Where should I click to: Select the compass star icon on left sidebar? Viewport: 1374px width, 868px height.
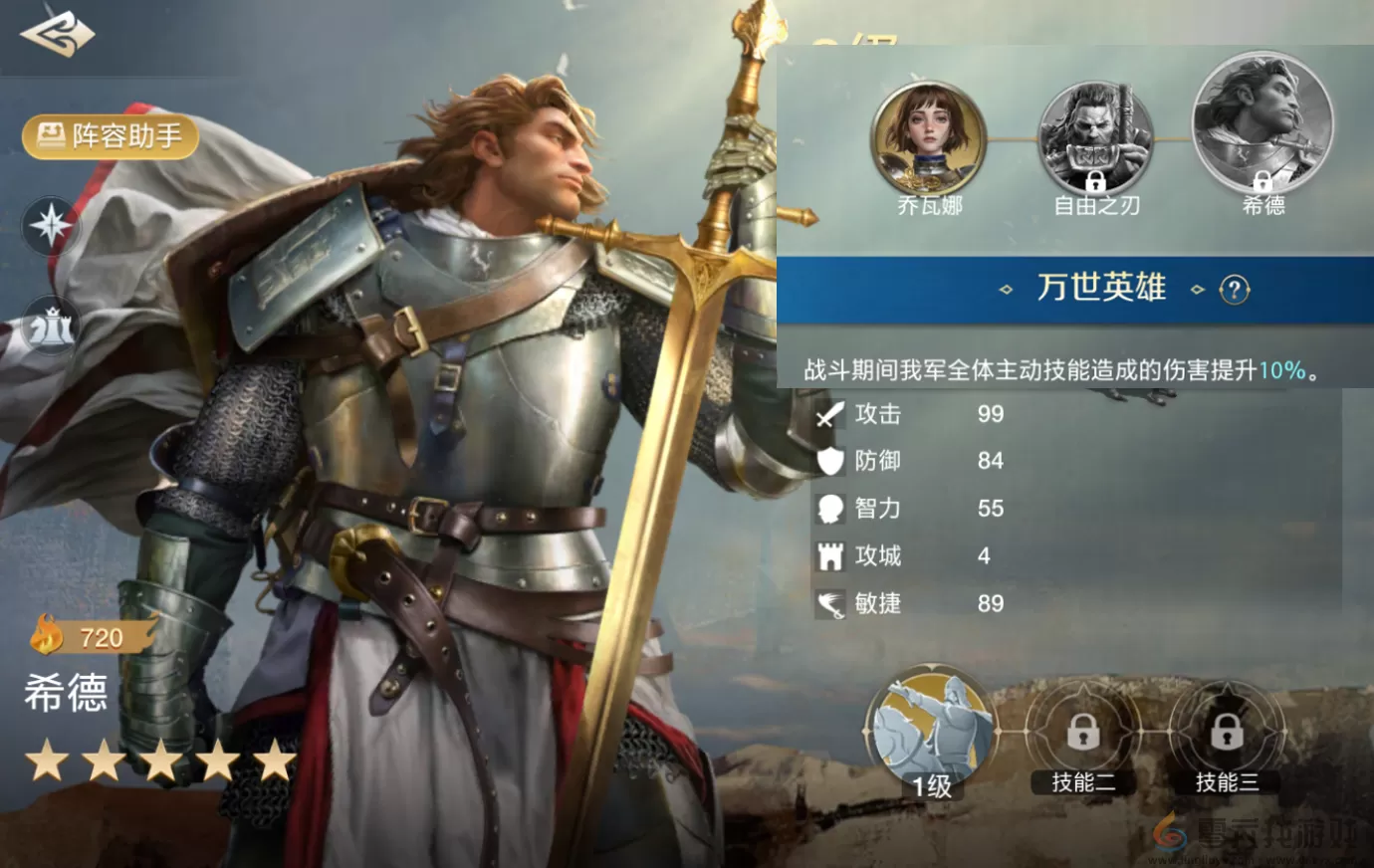pyautogui.click(x=52, y=226)
